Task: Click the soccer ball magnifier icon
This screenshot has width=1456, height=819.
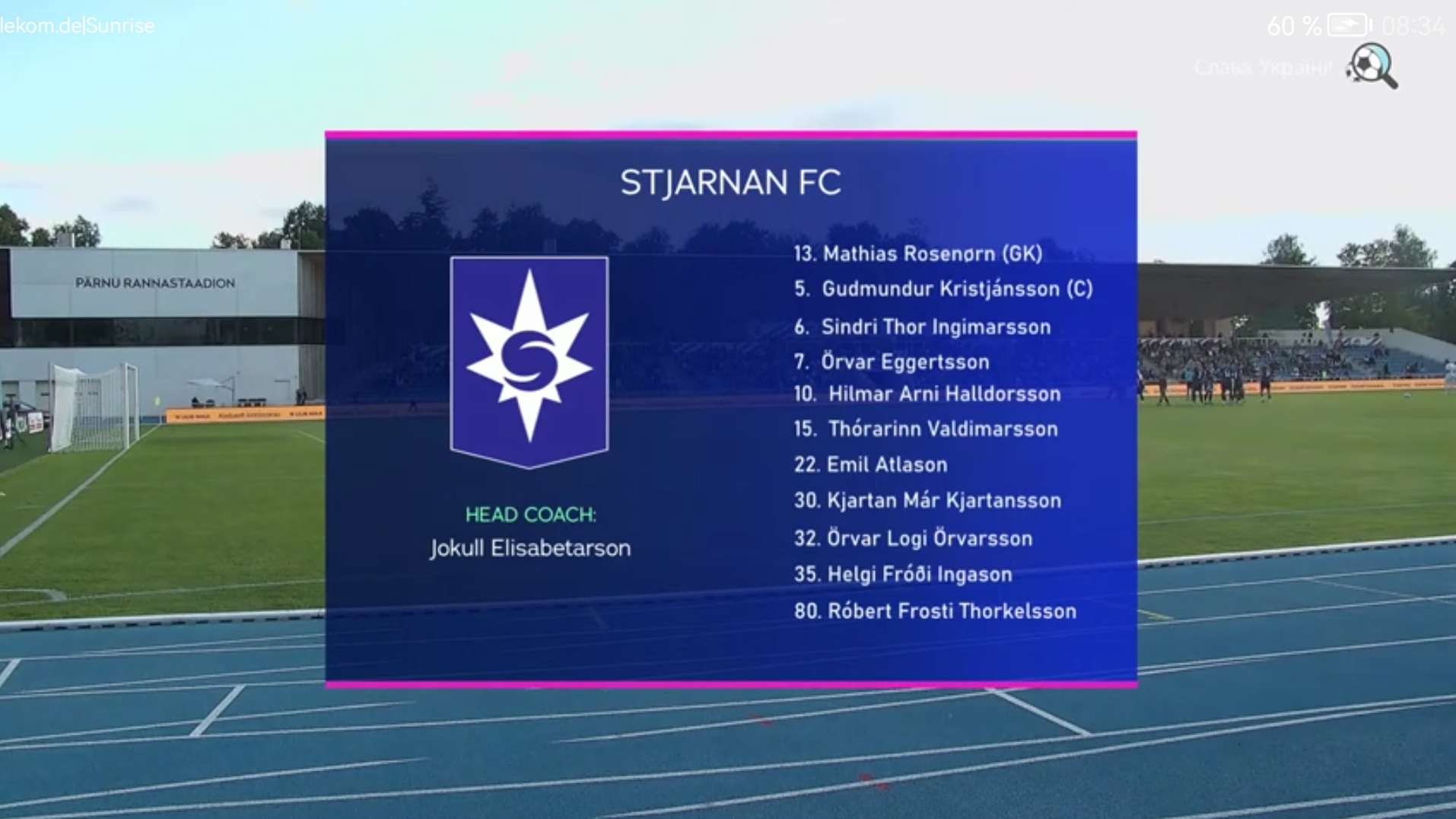Action: 1372,66
